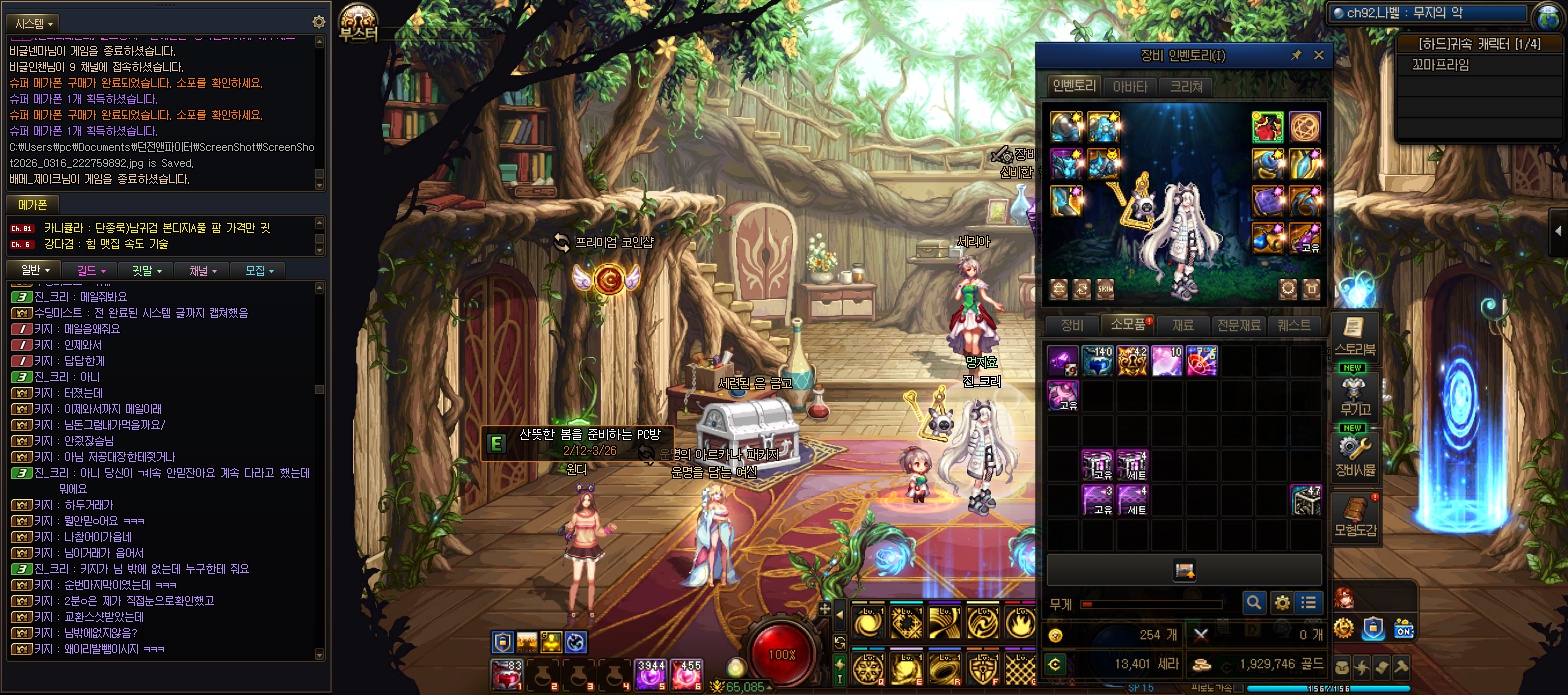Switch to the 아바타 tab
The width and height of the screenshot is (1568, 695).
tap(1130, 86)
